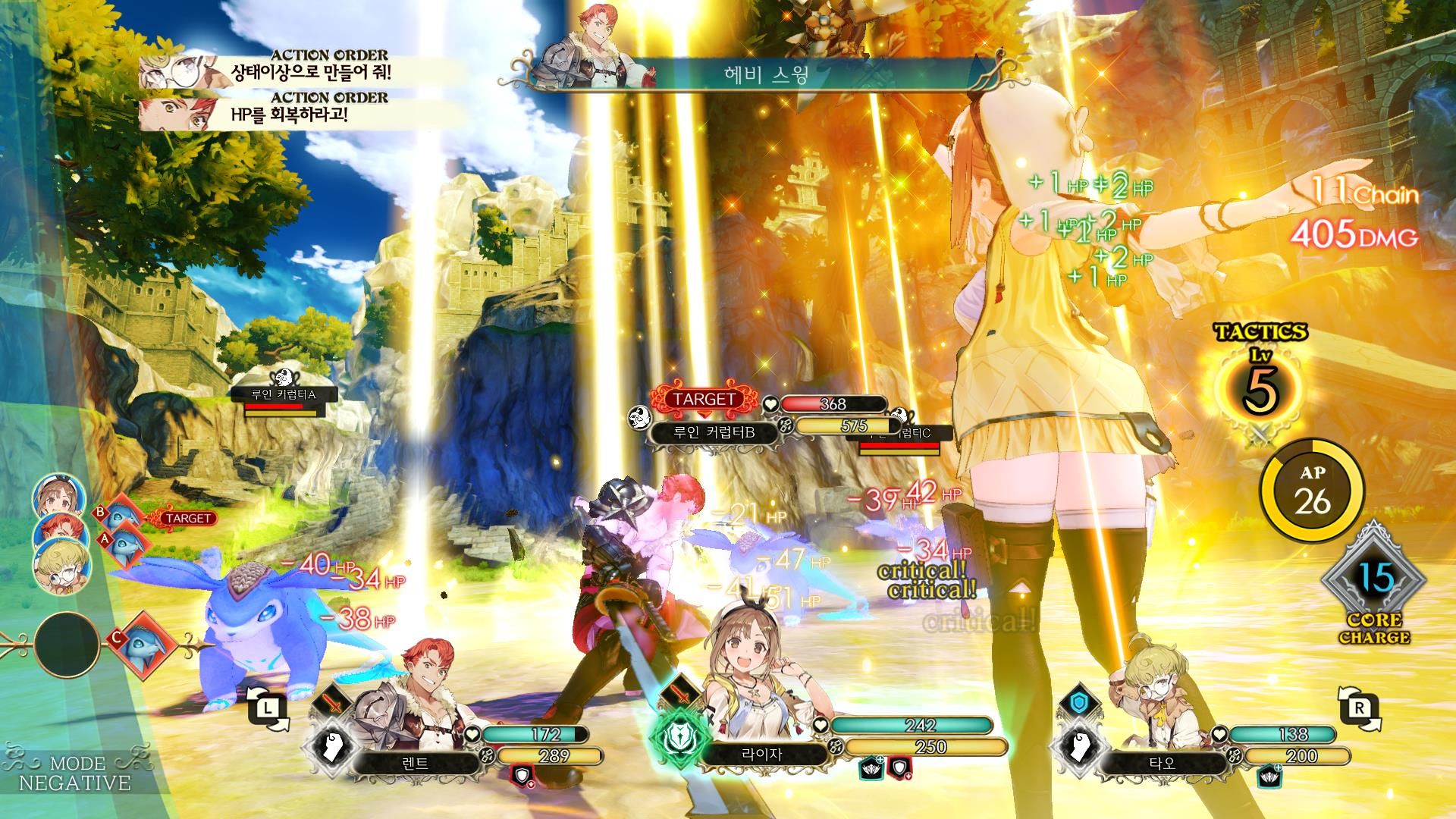Select targeted enemy 루인 커럽터B nameplate
The width and height of the screenshot is (1456, 819).
tap(715, 433)
